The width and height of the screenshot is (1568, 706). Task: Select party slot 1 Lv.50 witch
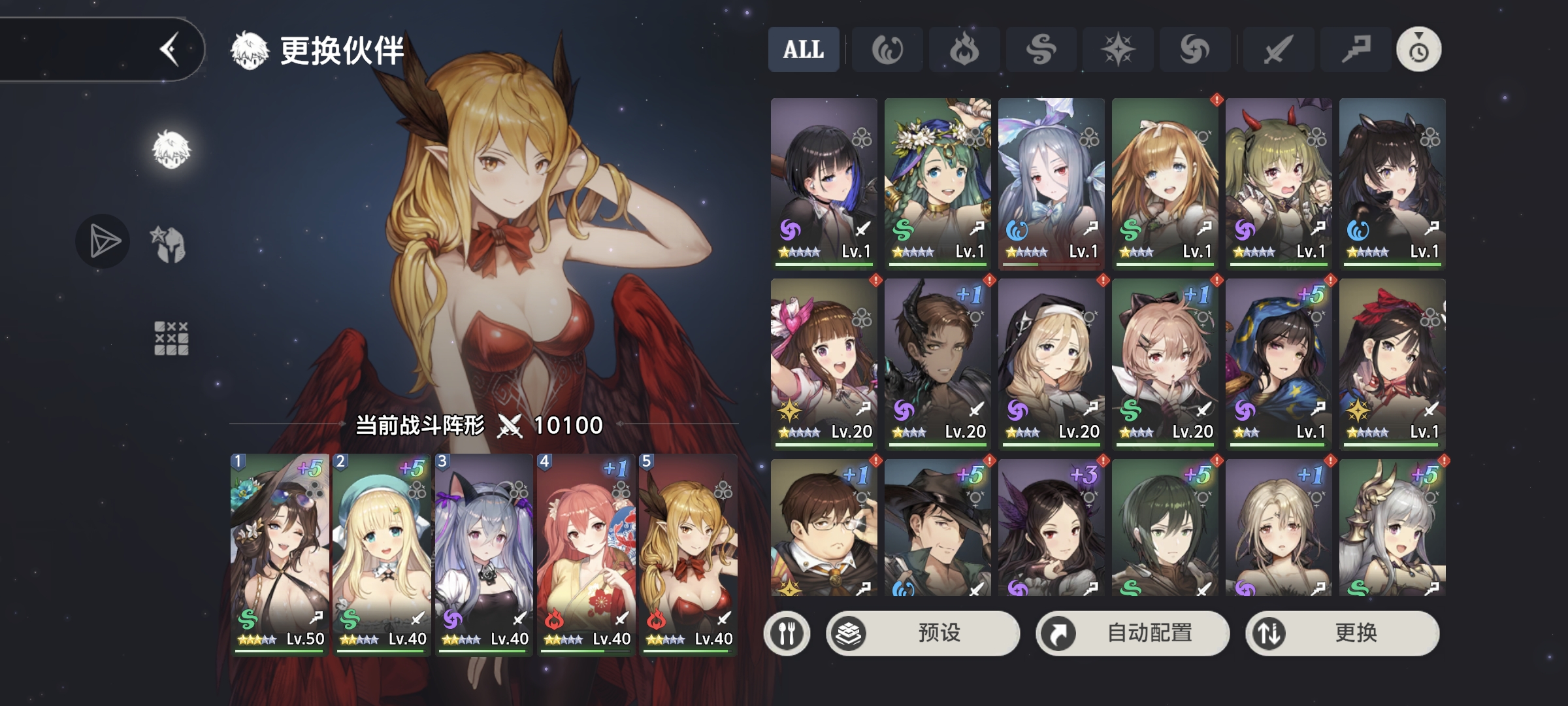pyautogui.click(x=280, y=552)
